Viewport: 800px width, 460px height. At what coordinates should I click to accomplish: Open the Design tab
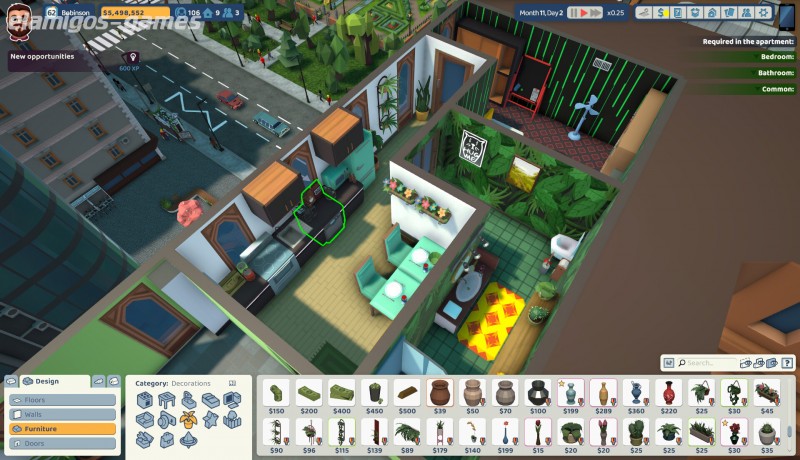pos(47,381)
